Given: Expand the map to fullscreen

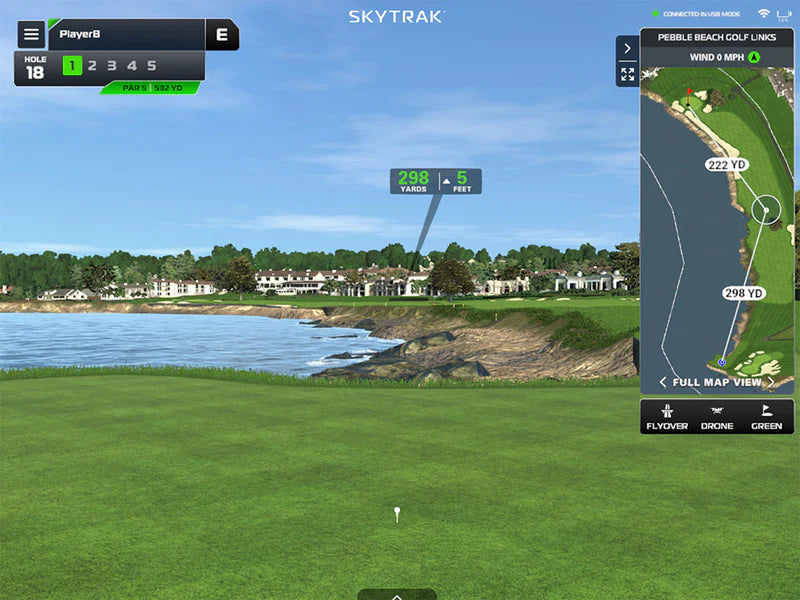Looking at the screenshot, I should [x=627, y=74].
